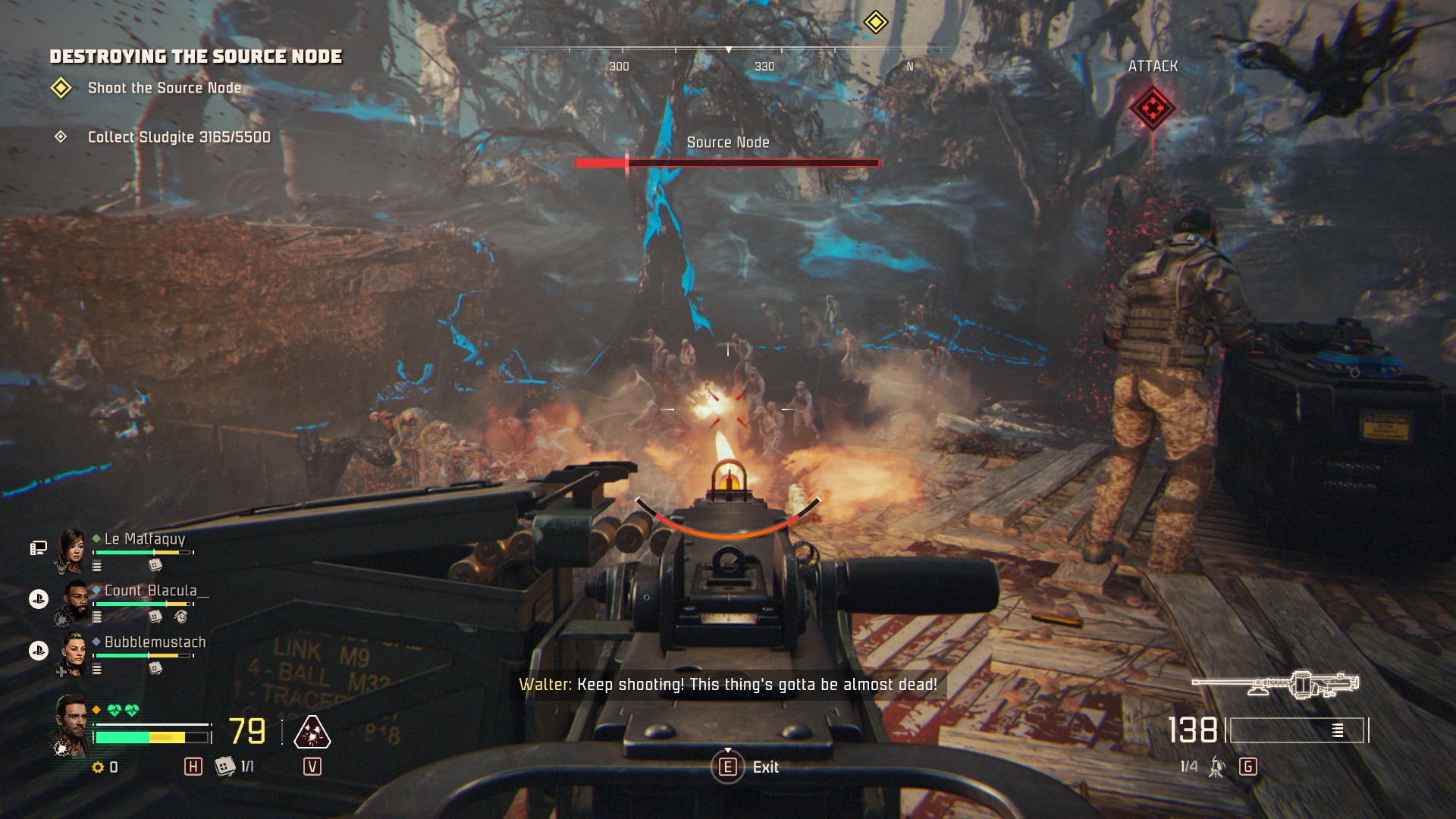1456x819 pixels.
Task: Click the second extra-life heart icon
Action: tap(133, 709)
